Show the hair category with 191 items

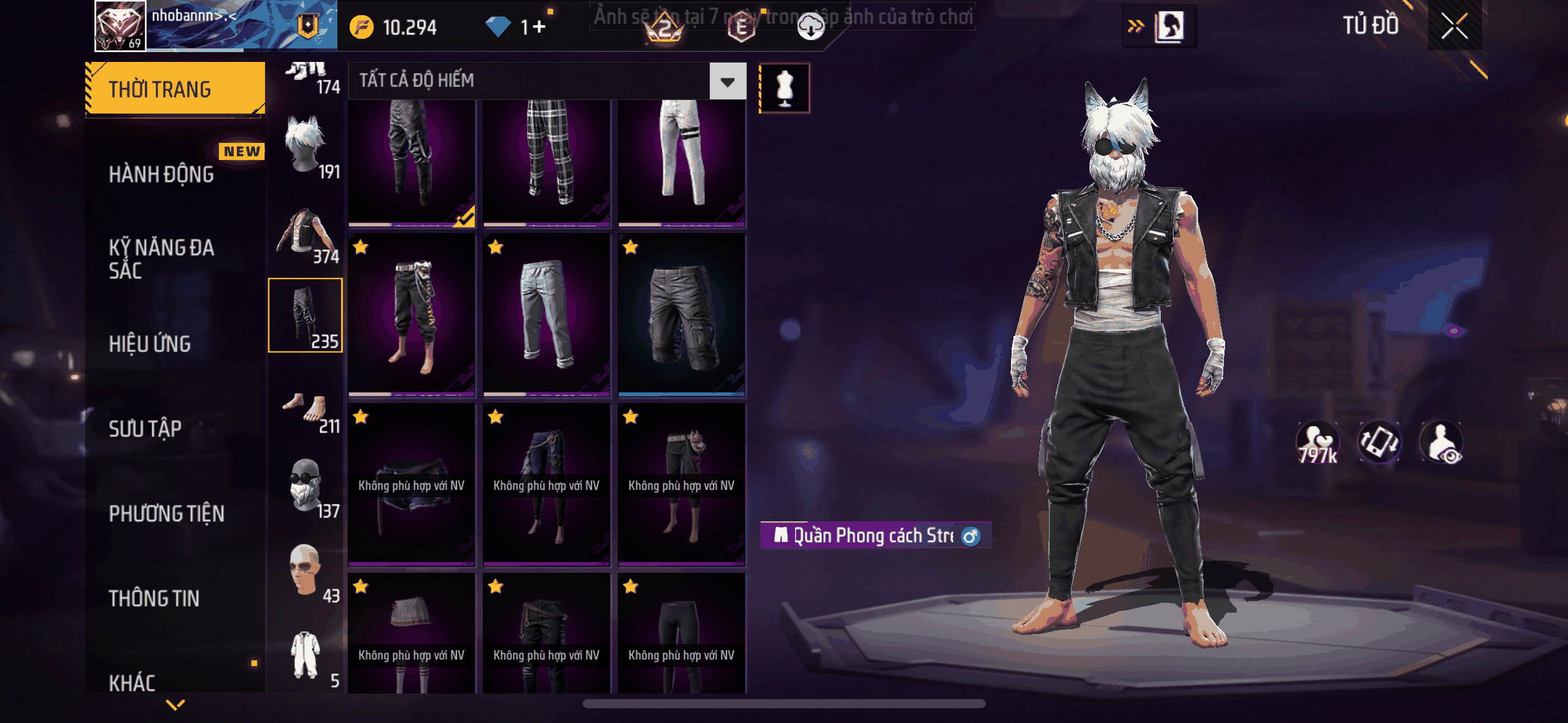[306, 147]
